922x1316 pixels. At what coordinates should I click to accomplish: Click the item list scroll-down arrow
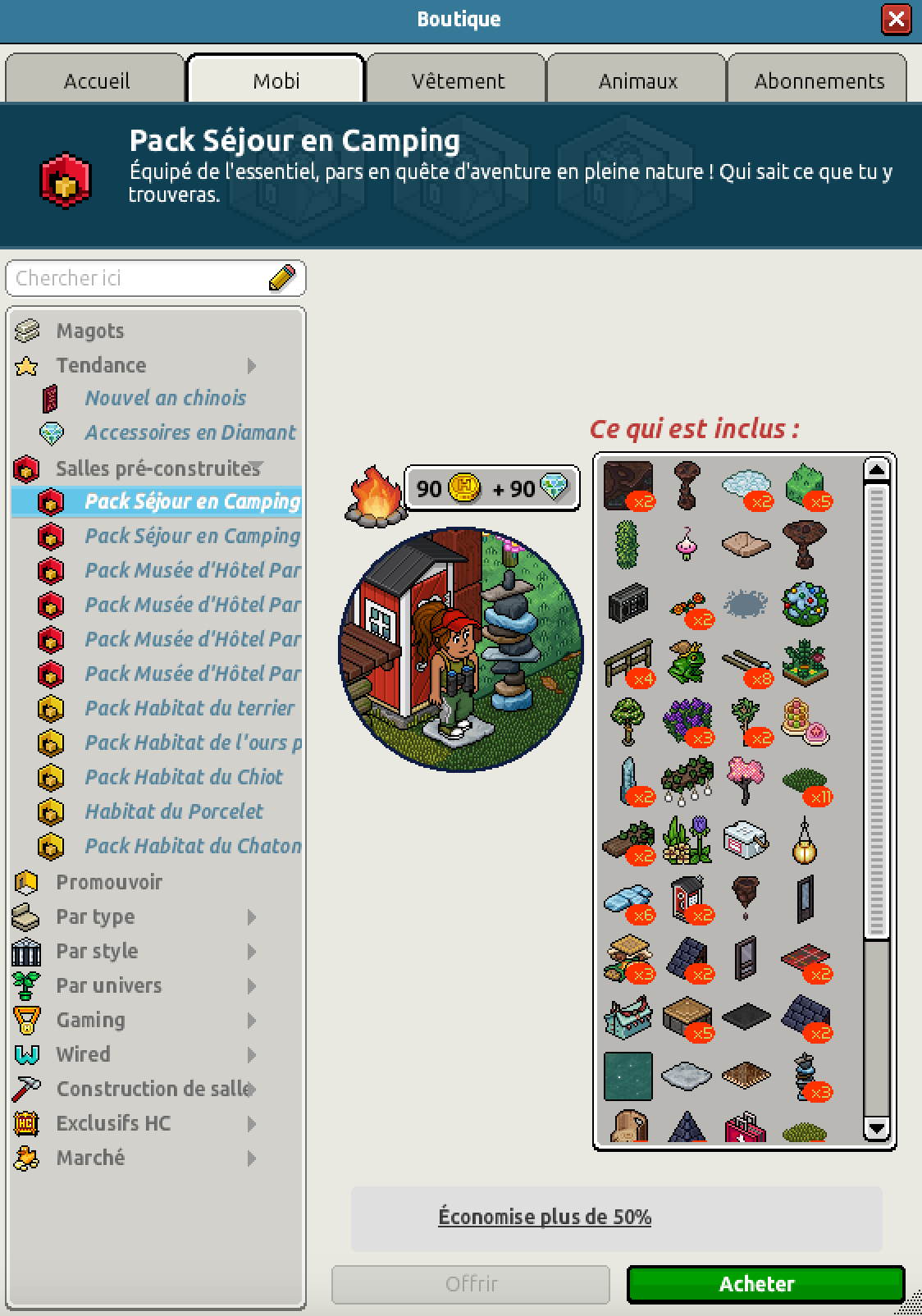(x=876, y=1129)
